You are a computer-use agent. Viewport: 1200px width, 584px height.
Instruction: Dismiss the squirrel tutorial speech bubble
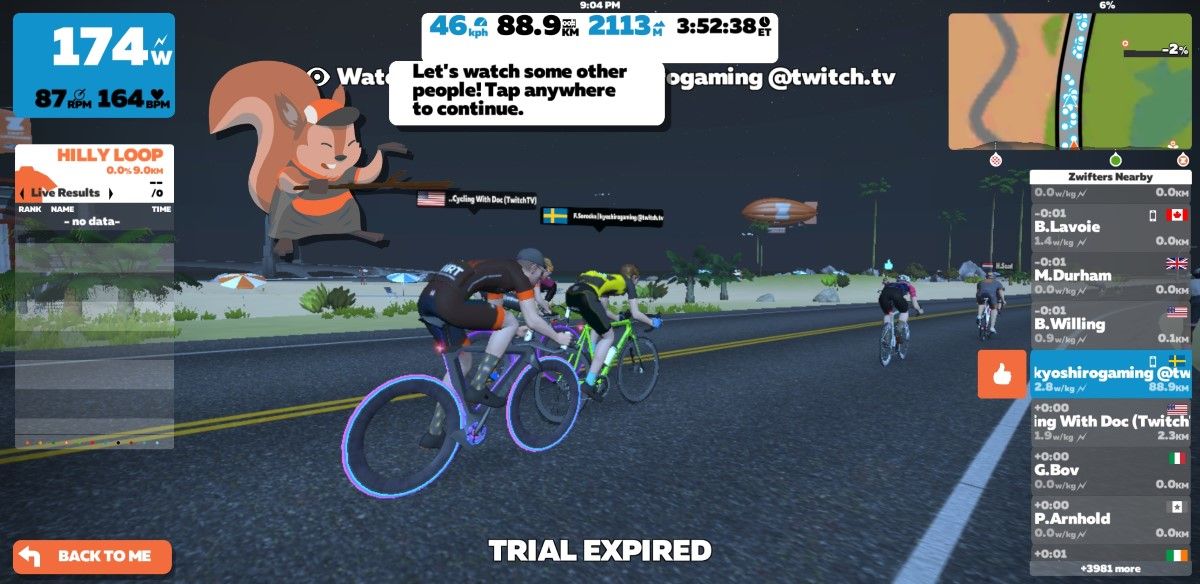click(x=526, y=92)
